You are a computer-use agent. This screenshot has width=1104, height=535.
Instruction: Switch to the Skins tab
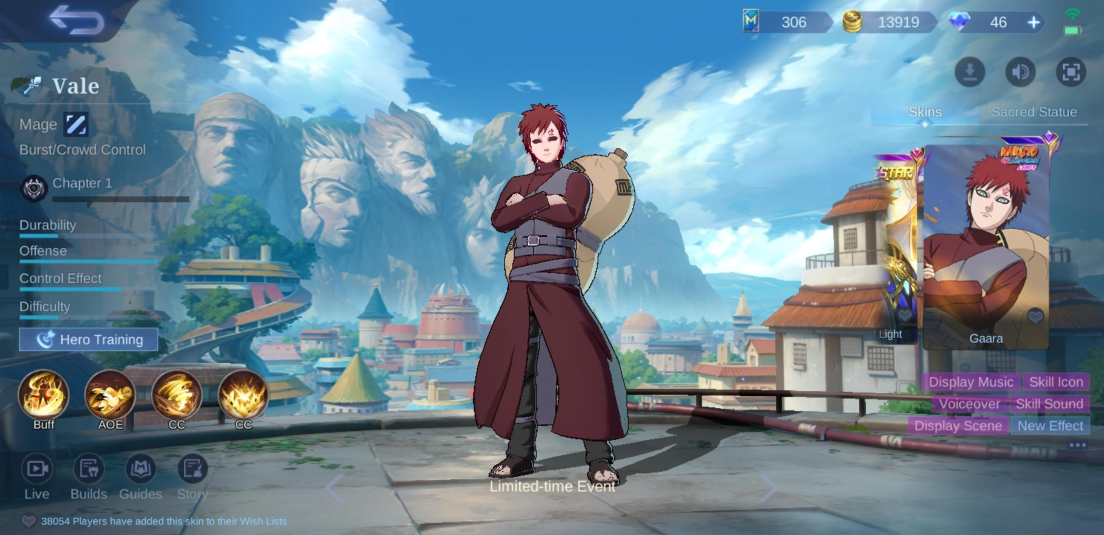(925, 112)
